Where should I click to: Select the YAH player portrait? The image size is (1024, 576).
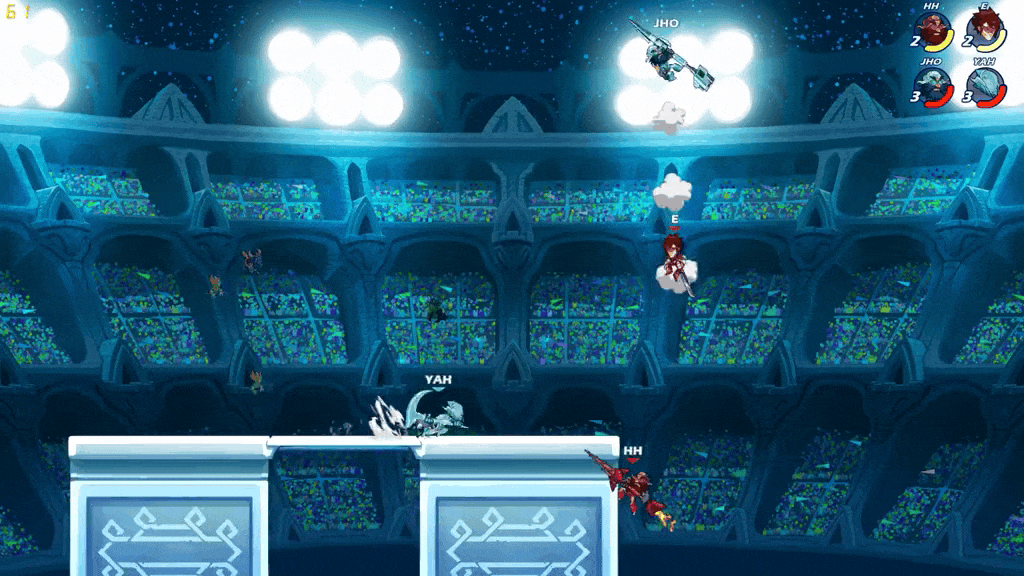[986, 84]
